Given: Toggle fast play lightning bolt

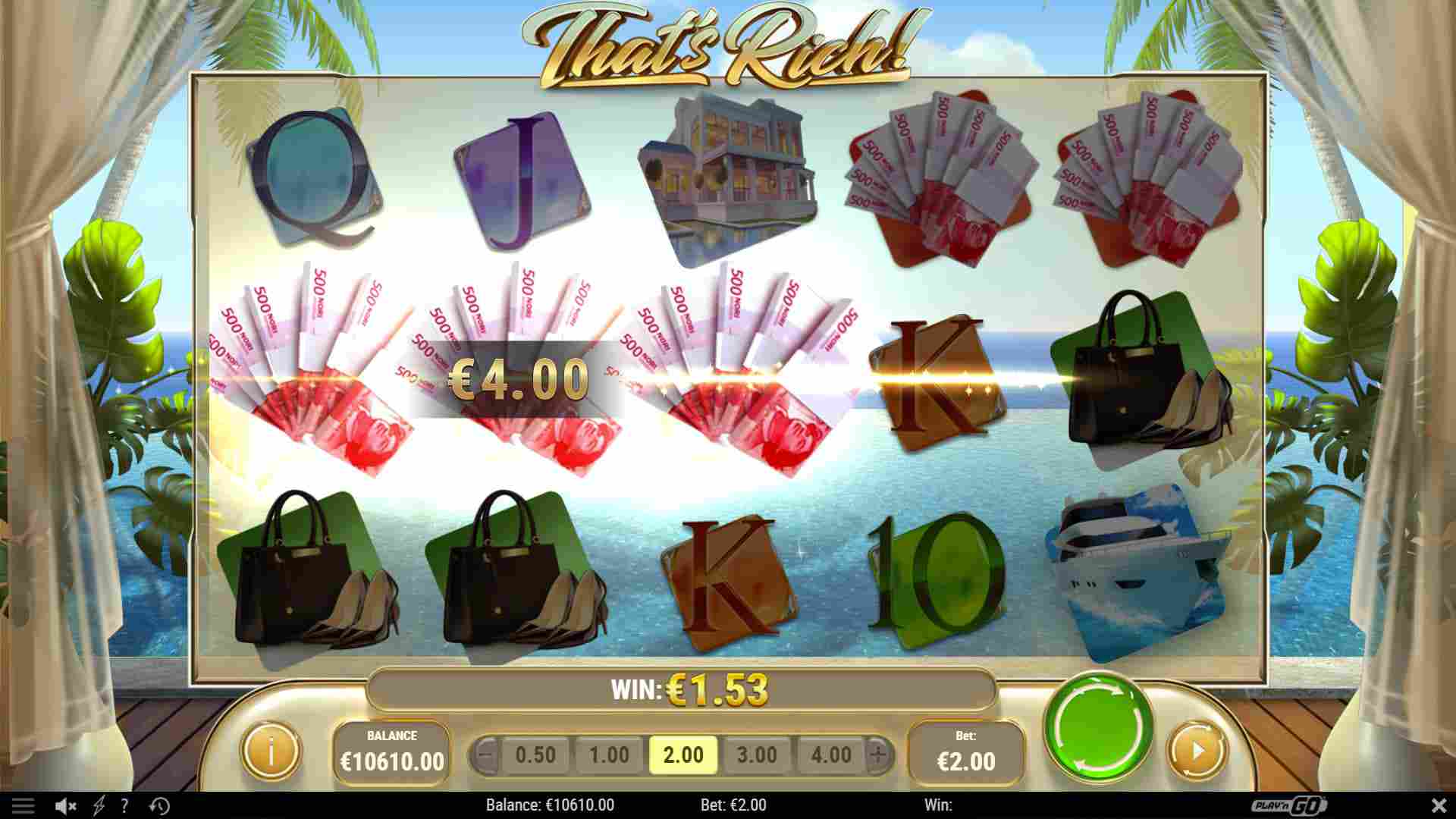Looking at the screenshot, I should [x=99, y=805].
